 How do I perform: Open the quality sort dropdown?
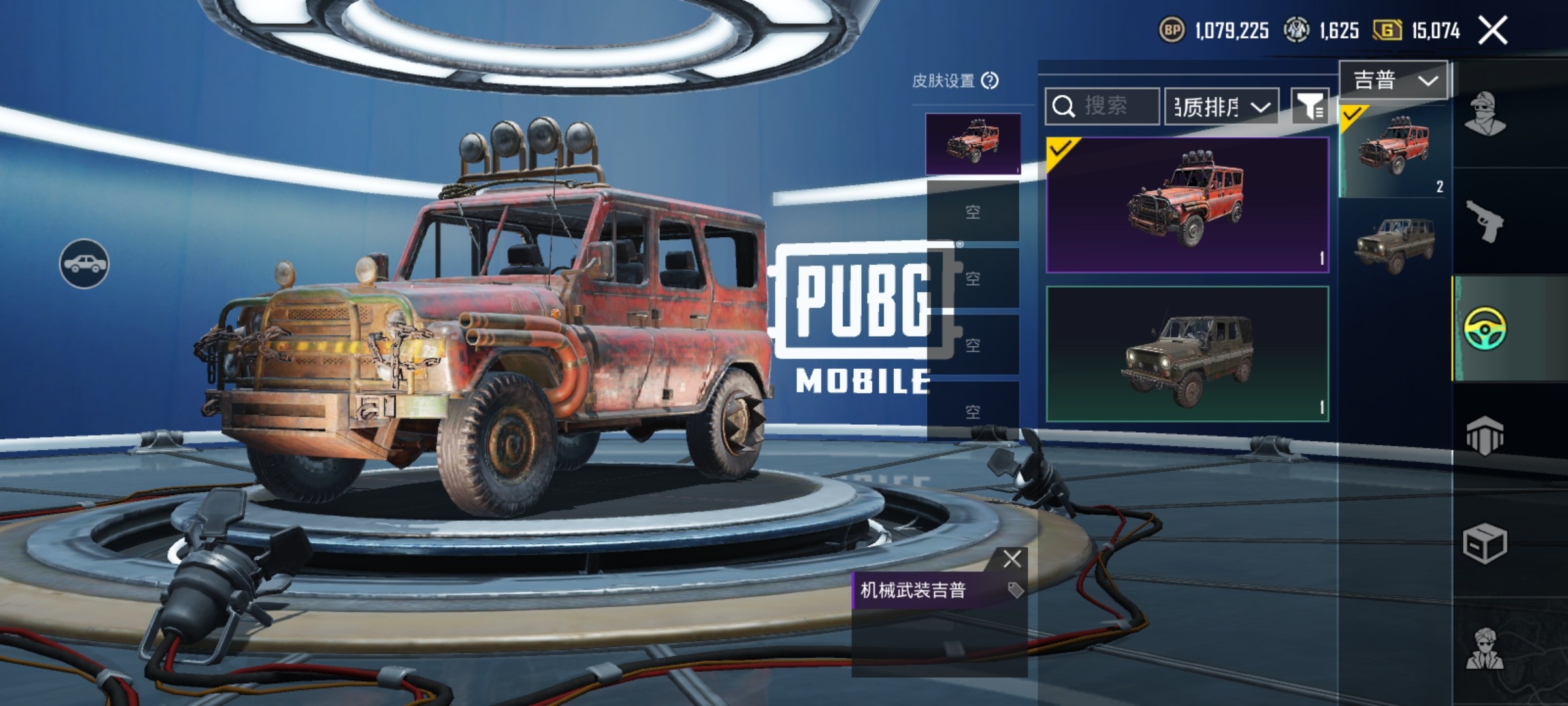point(1222,107)
